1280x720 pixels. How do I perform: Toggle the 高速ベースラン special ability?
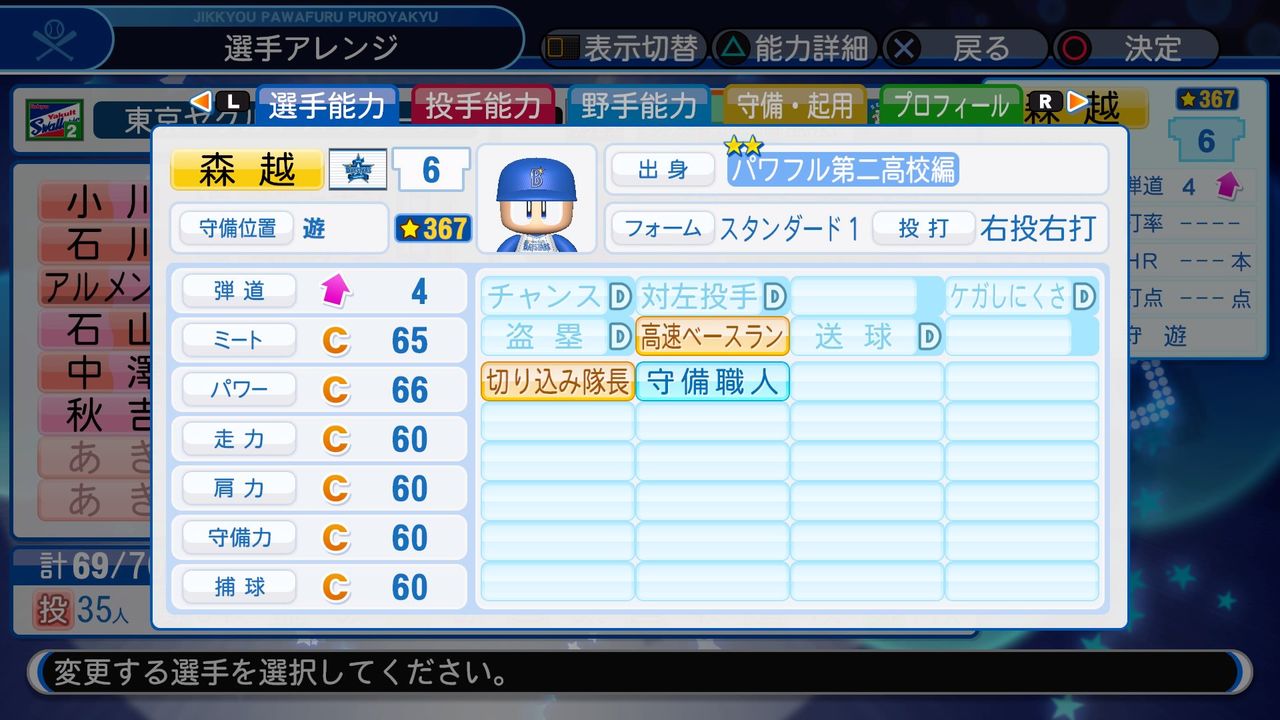[x=711, y=337]
